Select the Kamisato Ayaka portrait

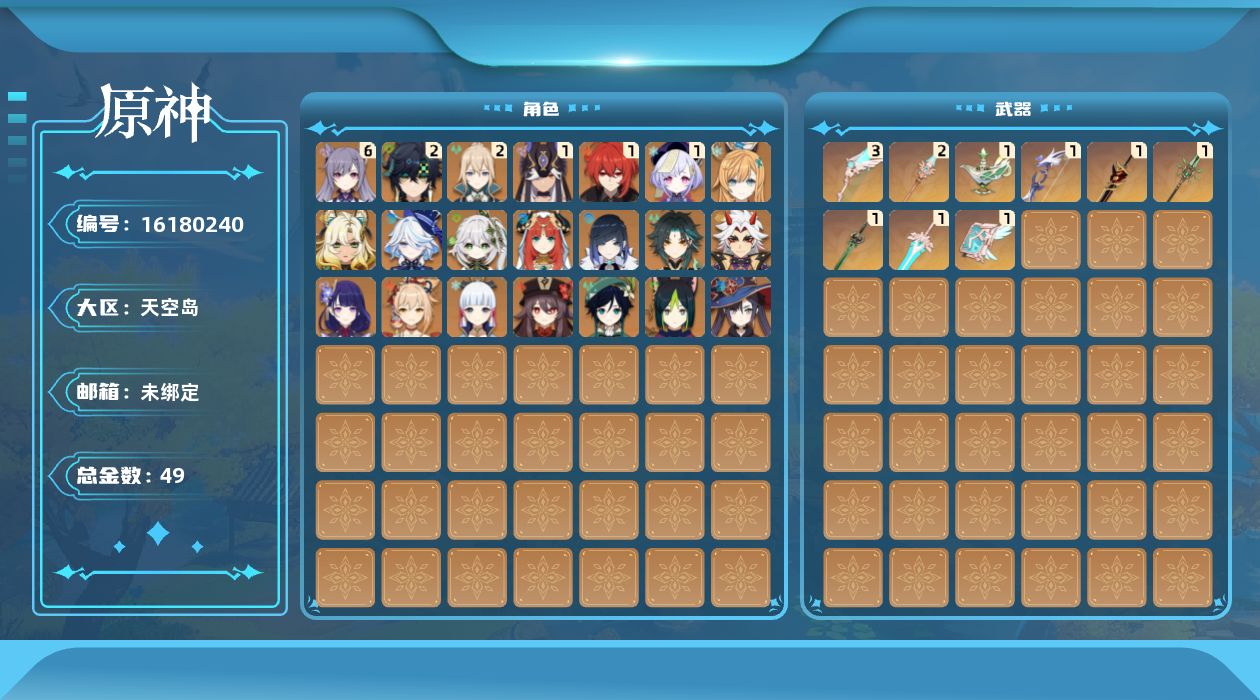coord(478,307)
